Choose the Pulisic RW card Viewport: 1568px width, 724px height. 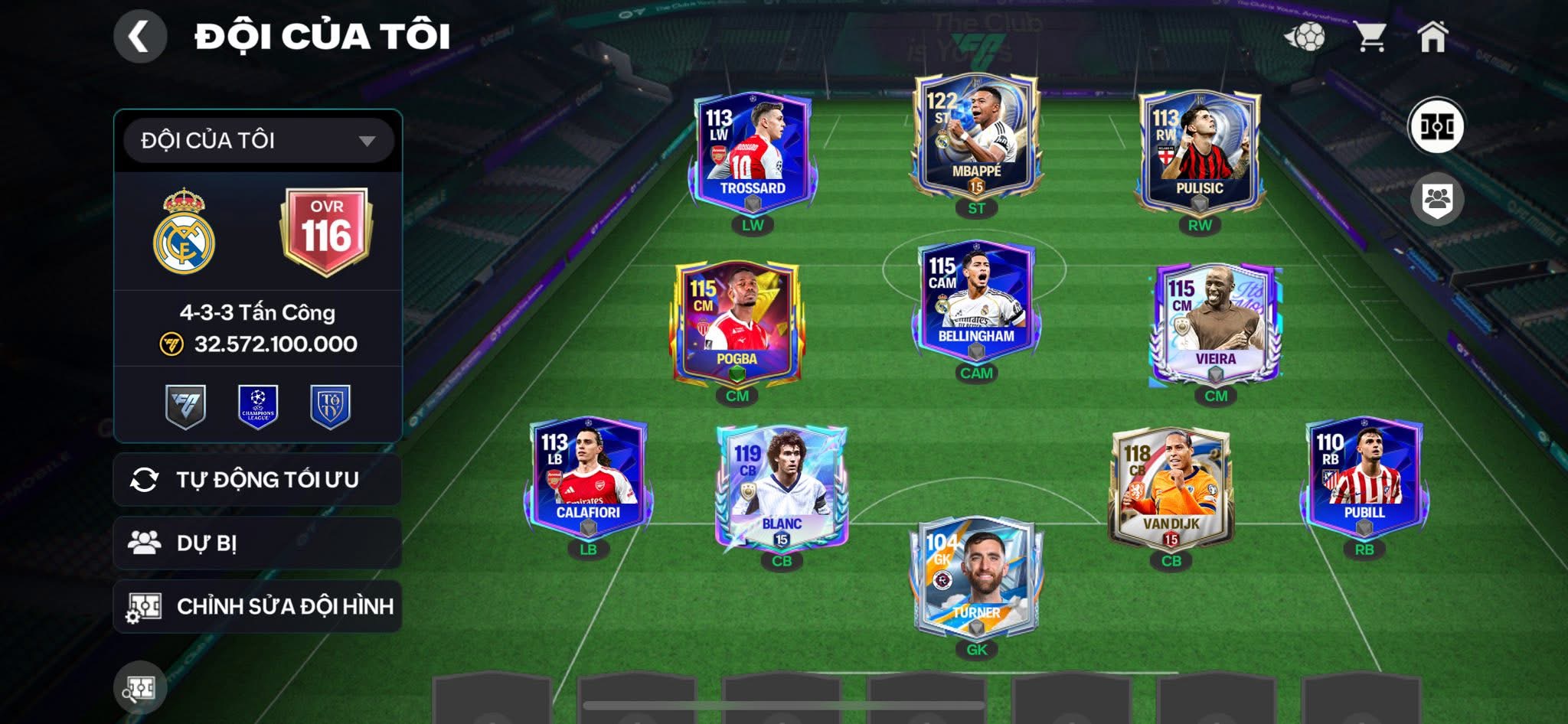tap(1199, 152)
